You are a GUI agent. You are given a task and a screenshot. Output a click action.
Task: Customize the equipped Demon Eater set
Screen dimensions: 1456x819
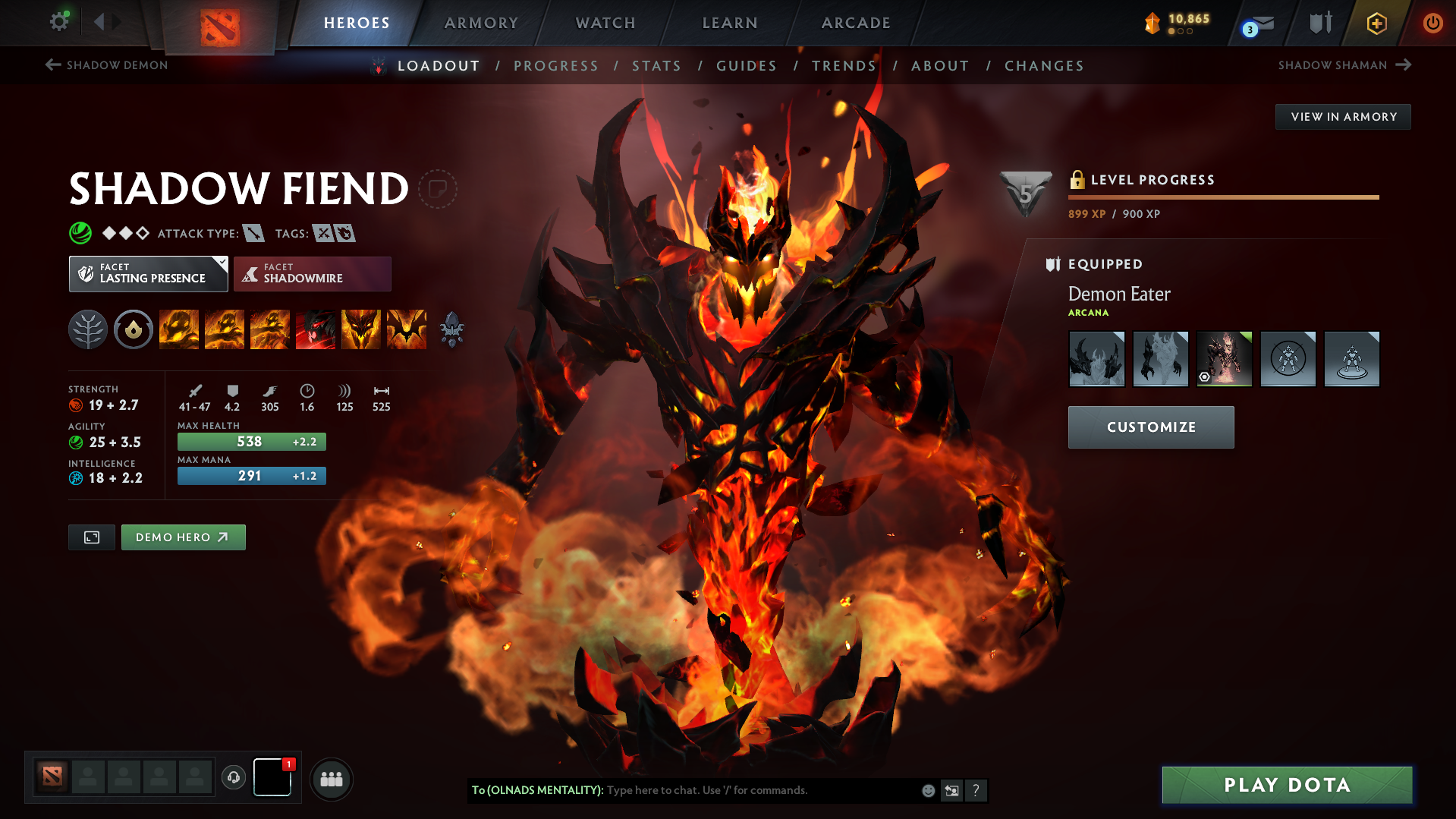tap(1150, 427)
